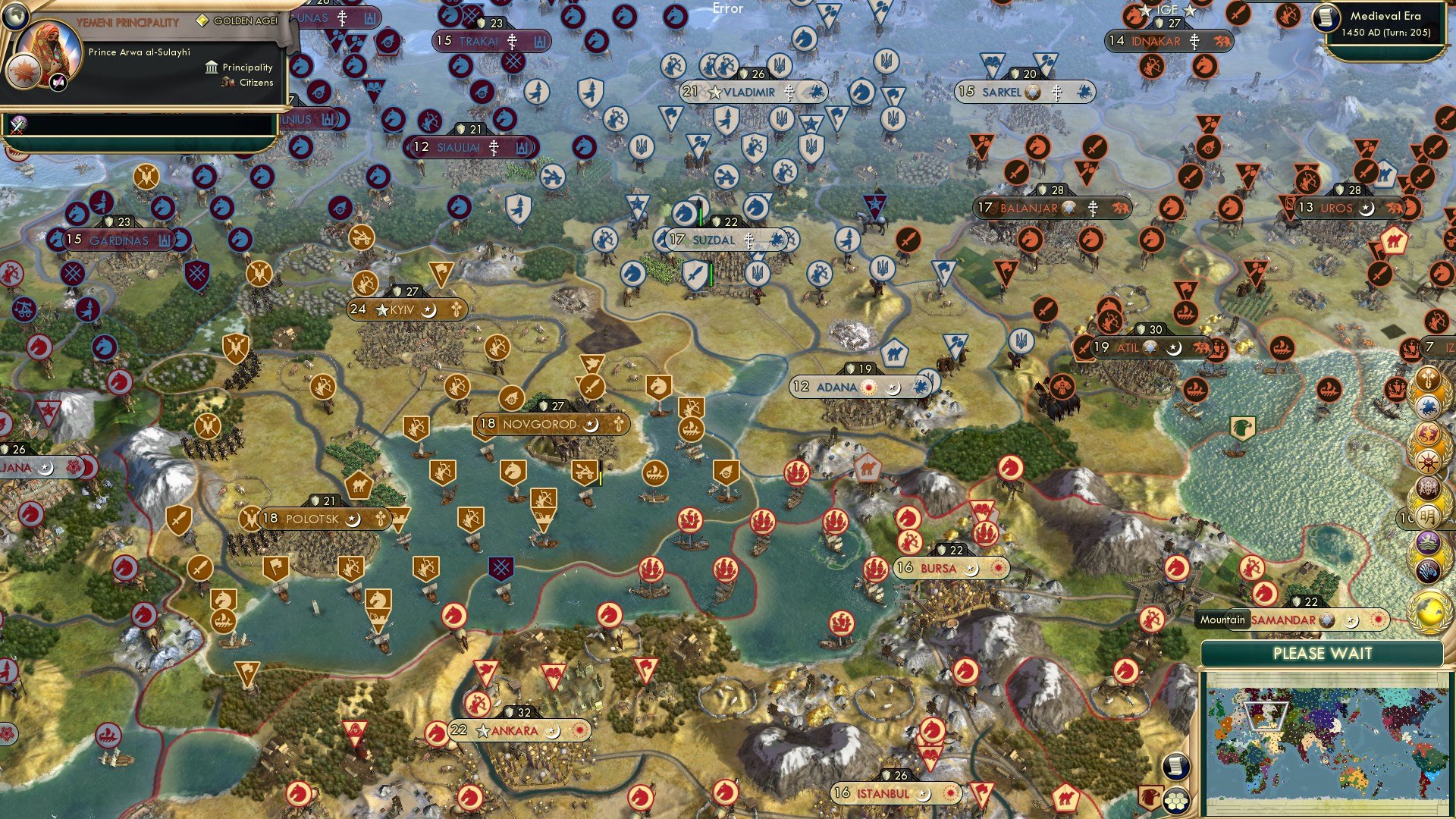Open the notification log scroll above the minimap
The image size is (1456, 819).
coord(1175,766)
